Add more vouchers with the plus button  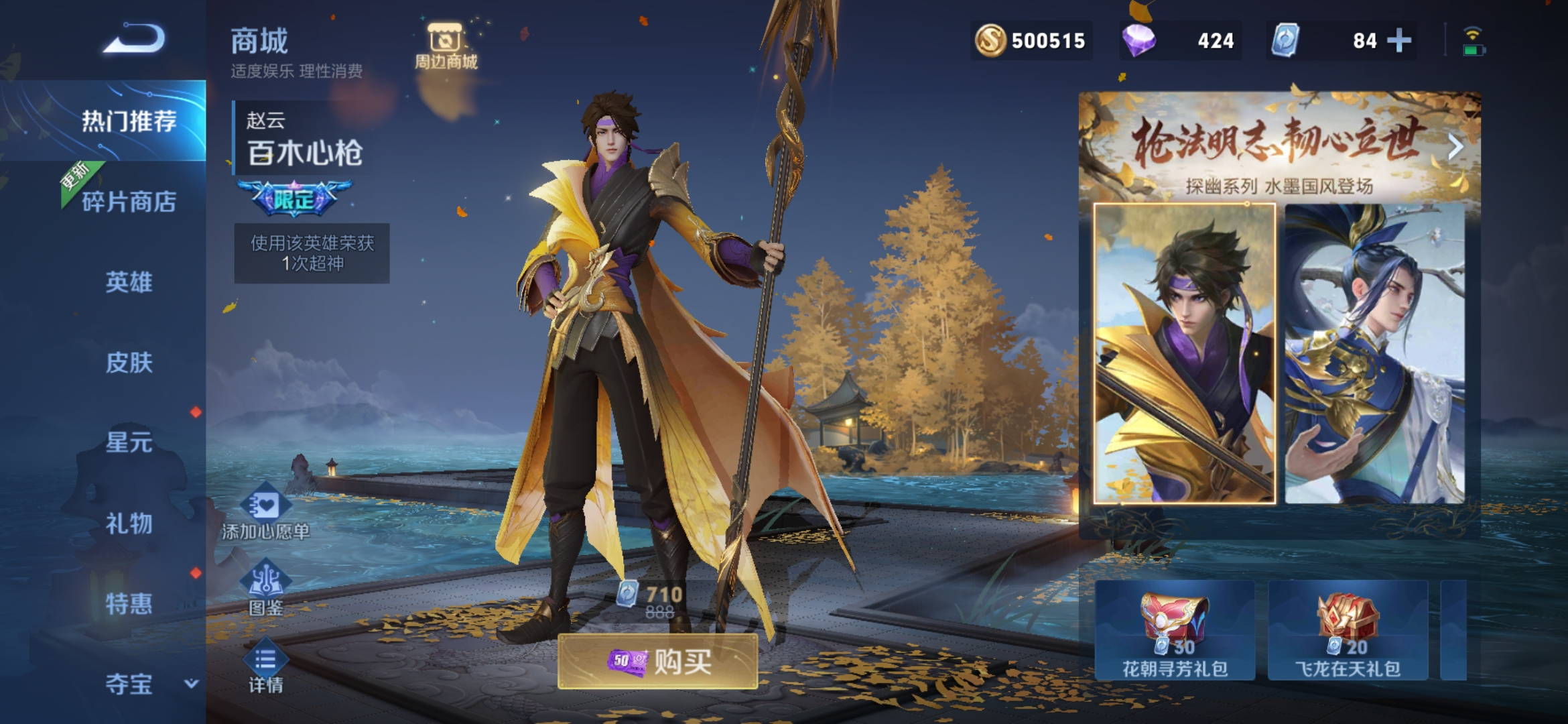1398,40
